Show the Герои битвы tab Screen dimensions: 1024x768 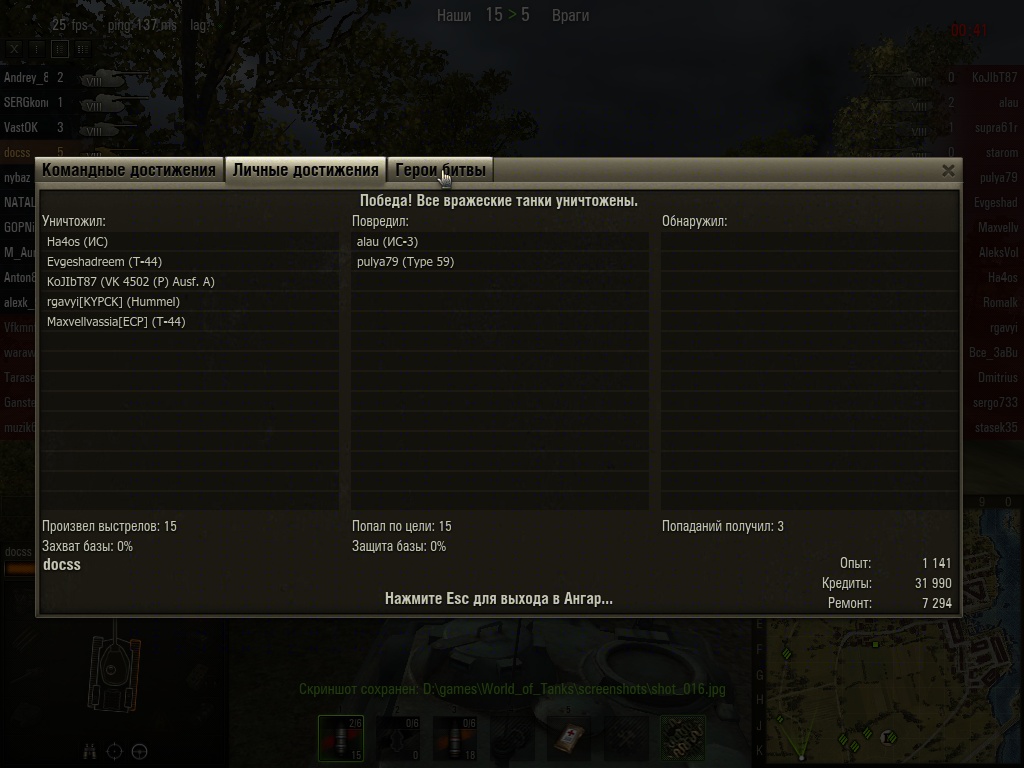click(440, 170)
